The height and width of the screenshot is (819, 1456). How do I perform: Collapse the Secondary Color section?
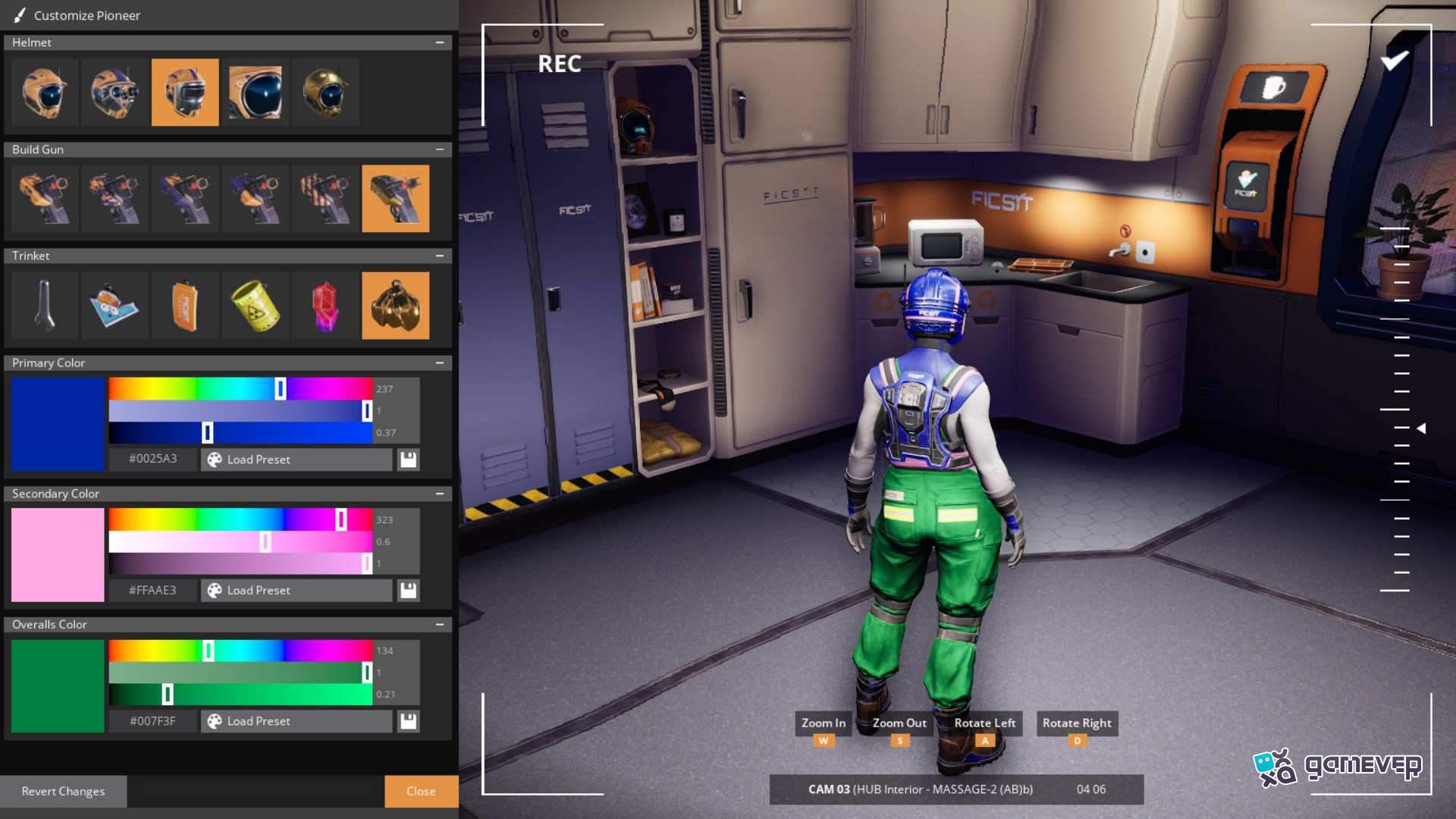coord(441,493)
